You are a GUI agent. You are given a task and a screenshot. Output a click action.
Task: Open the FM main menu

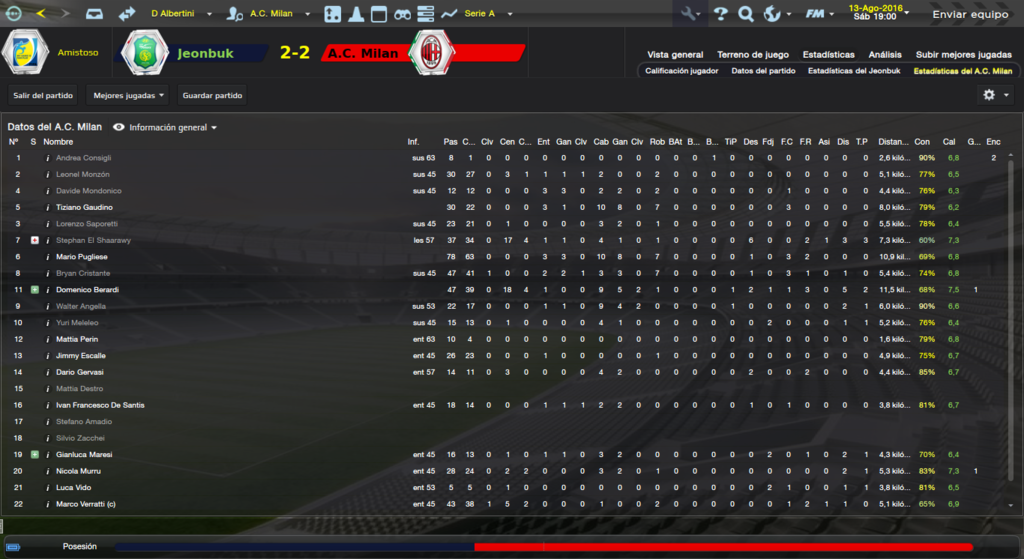(x=819, y=15)
